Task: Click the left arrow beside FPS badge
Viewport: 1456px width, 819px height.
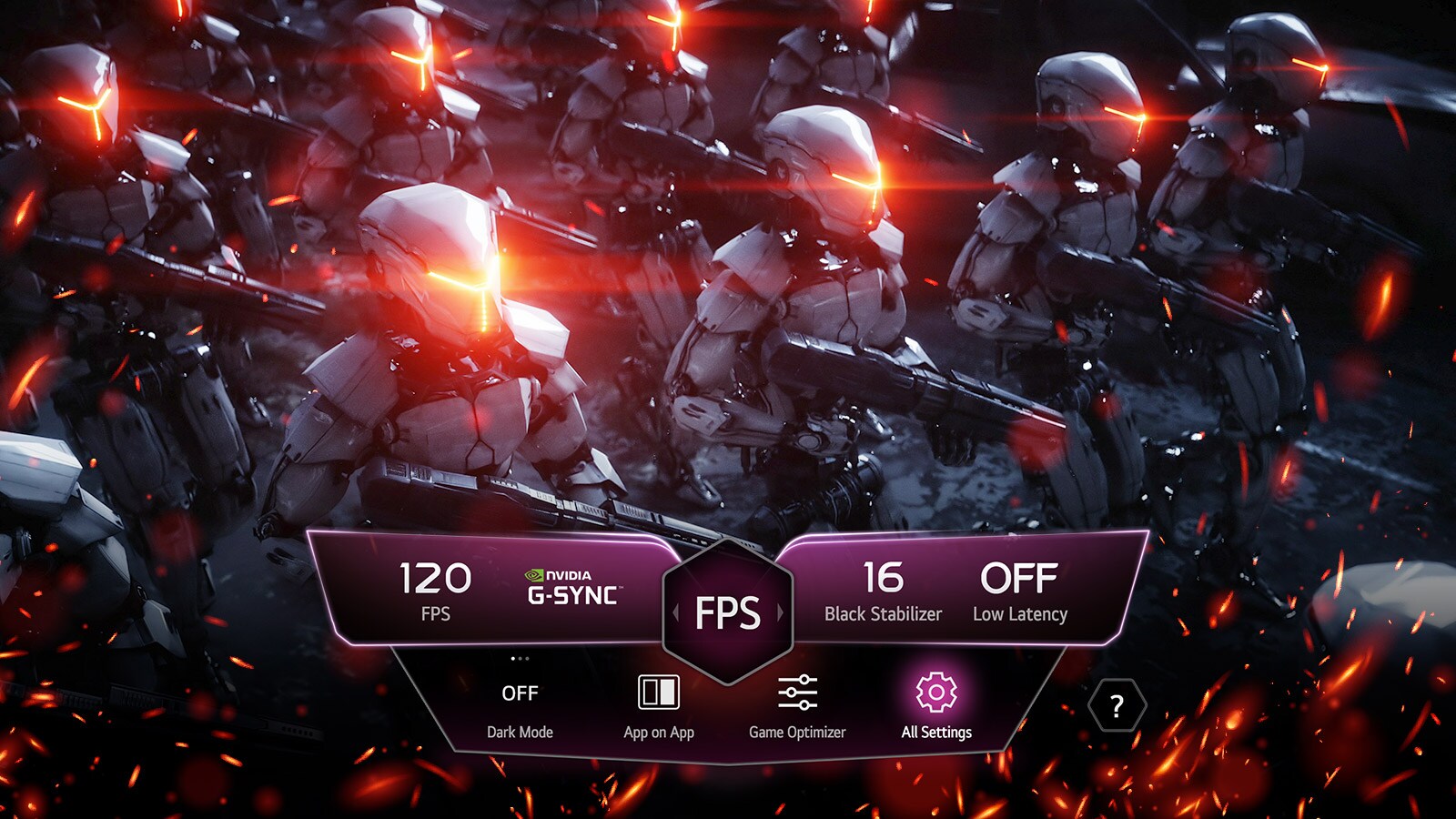Action: [675, 611]
